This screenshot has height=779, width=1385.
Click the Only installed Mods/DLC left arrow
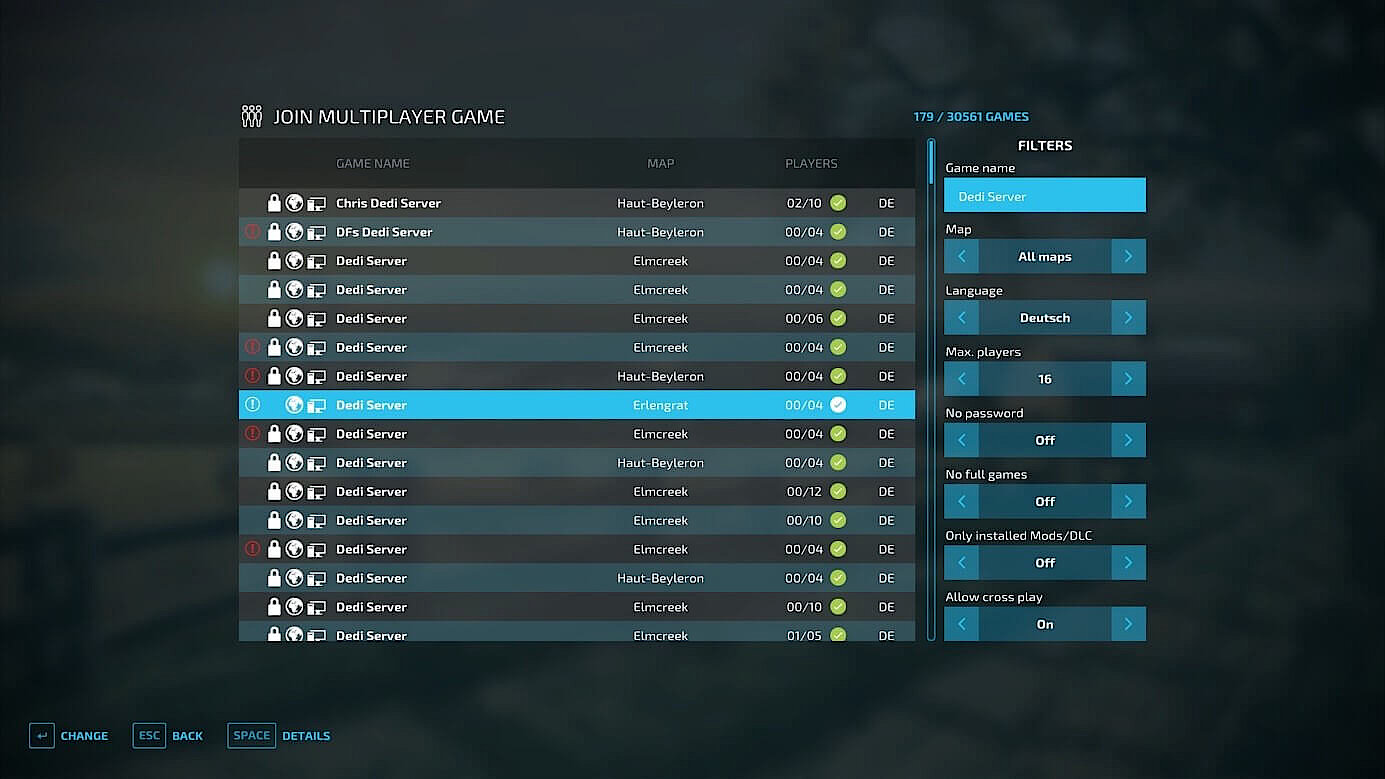coord(961,562)
